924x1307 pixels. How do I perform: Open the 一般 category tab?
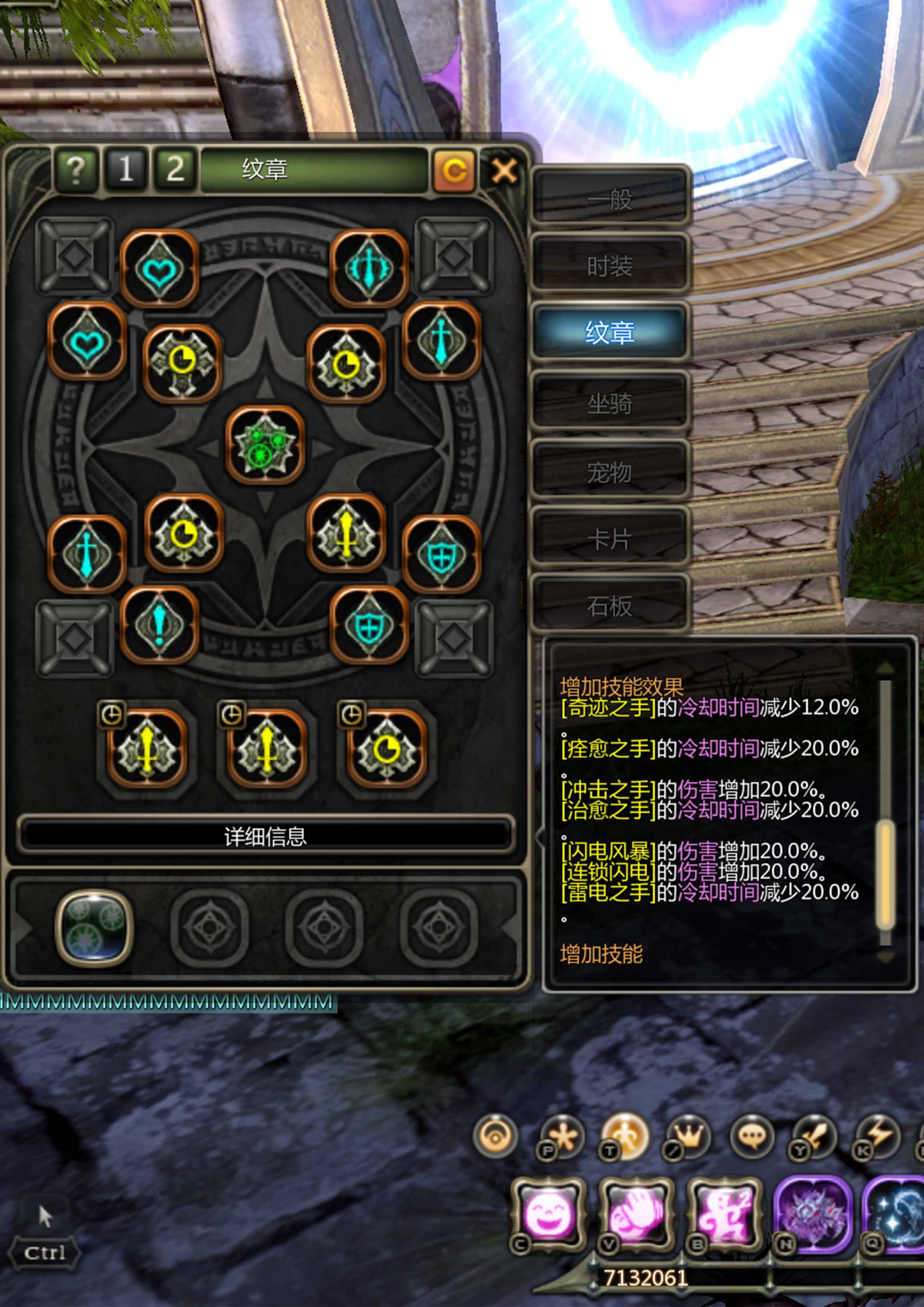tap(609, 199)
